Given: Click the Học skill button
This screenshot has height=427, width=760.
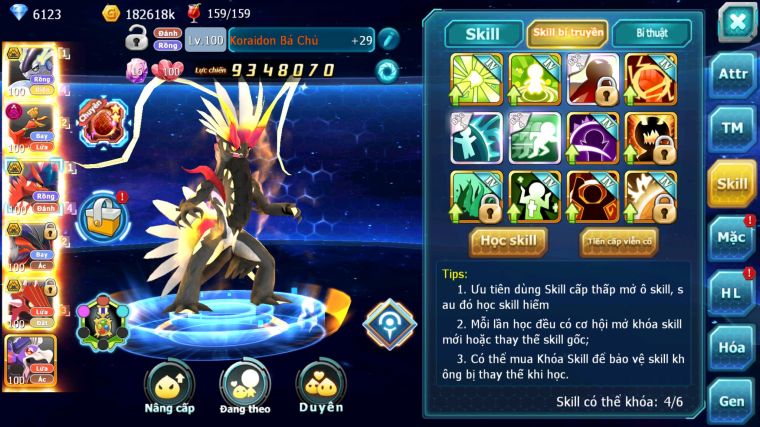Looking at the screenshot, I should (508, 241).
